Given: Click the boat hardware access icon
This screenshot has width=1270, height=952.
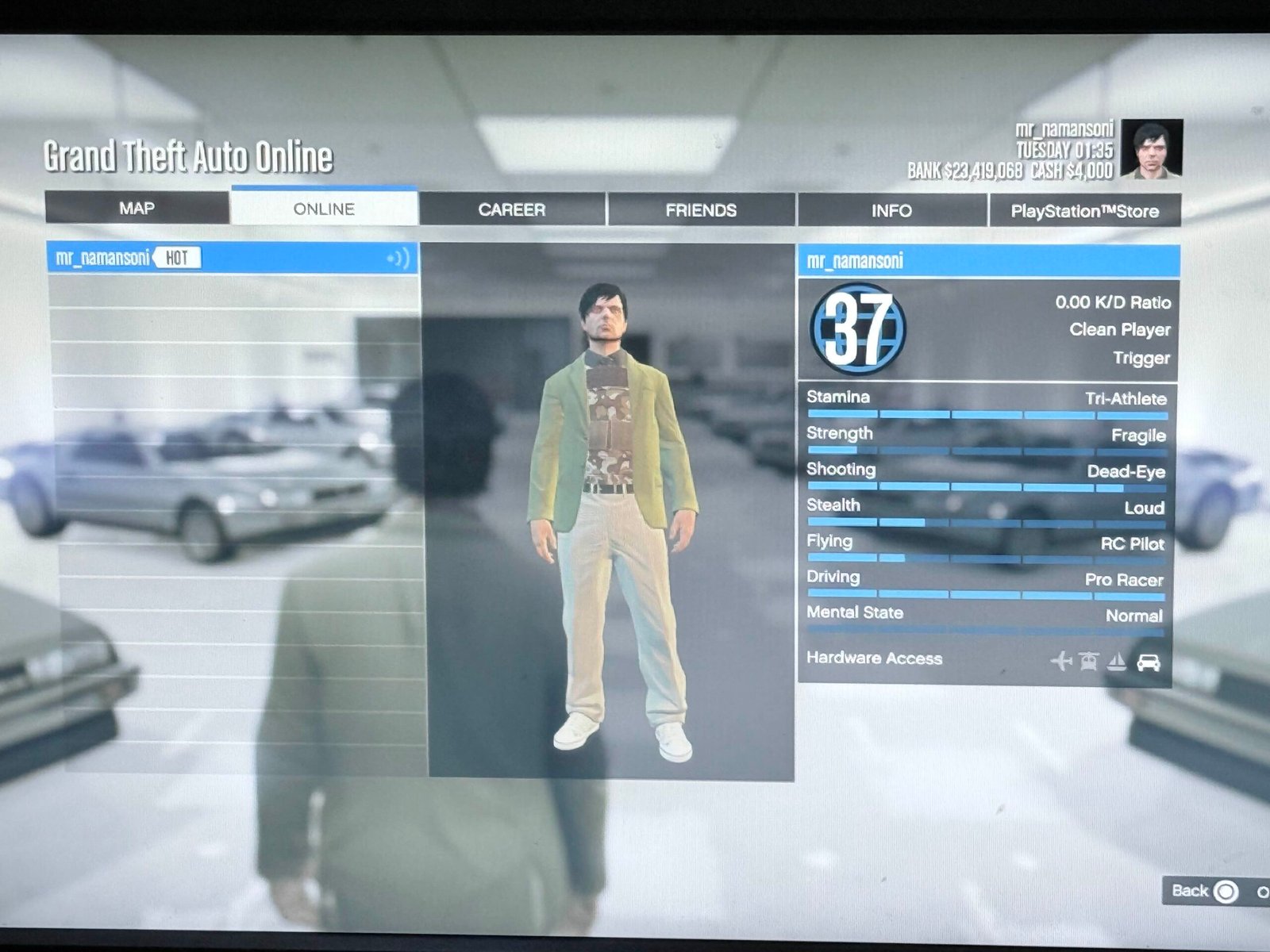Looking at the screenshot, I should 1117,661.
